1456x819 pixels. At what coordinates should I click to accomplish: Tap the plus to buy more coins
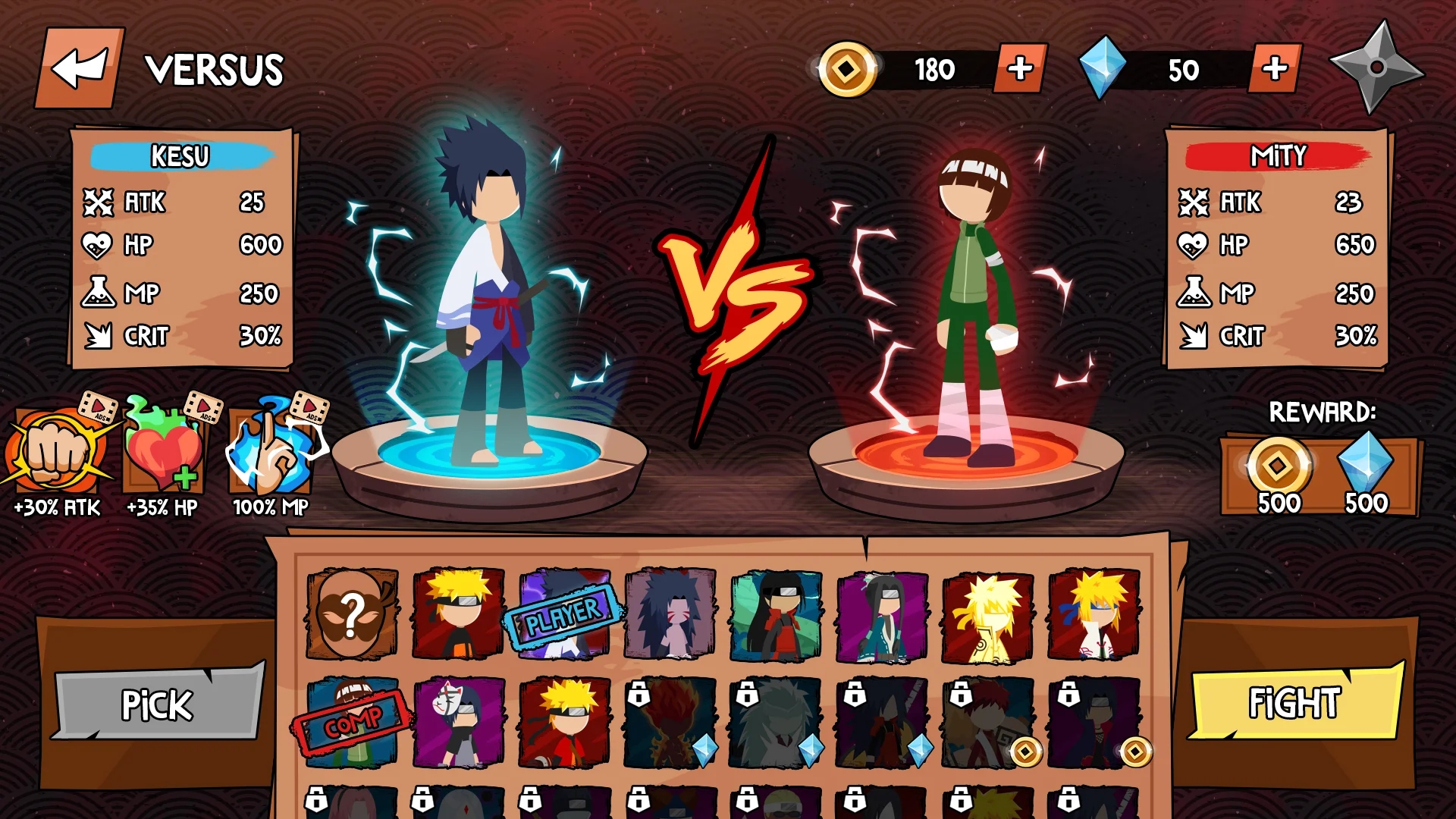1021,68
